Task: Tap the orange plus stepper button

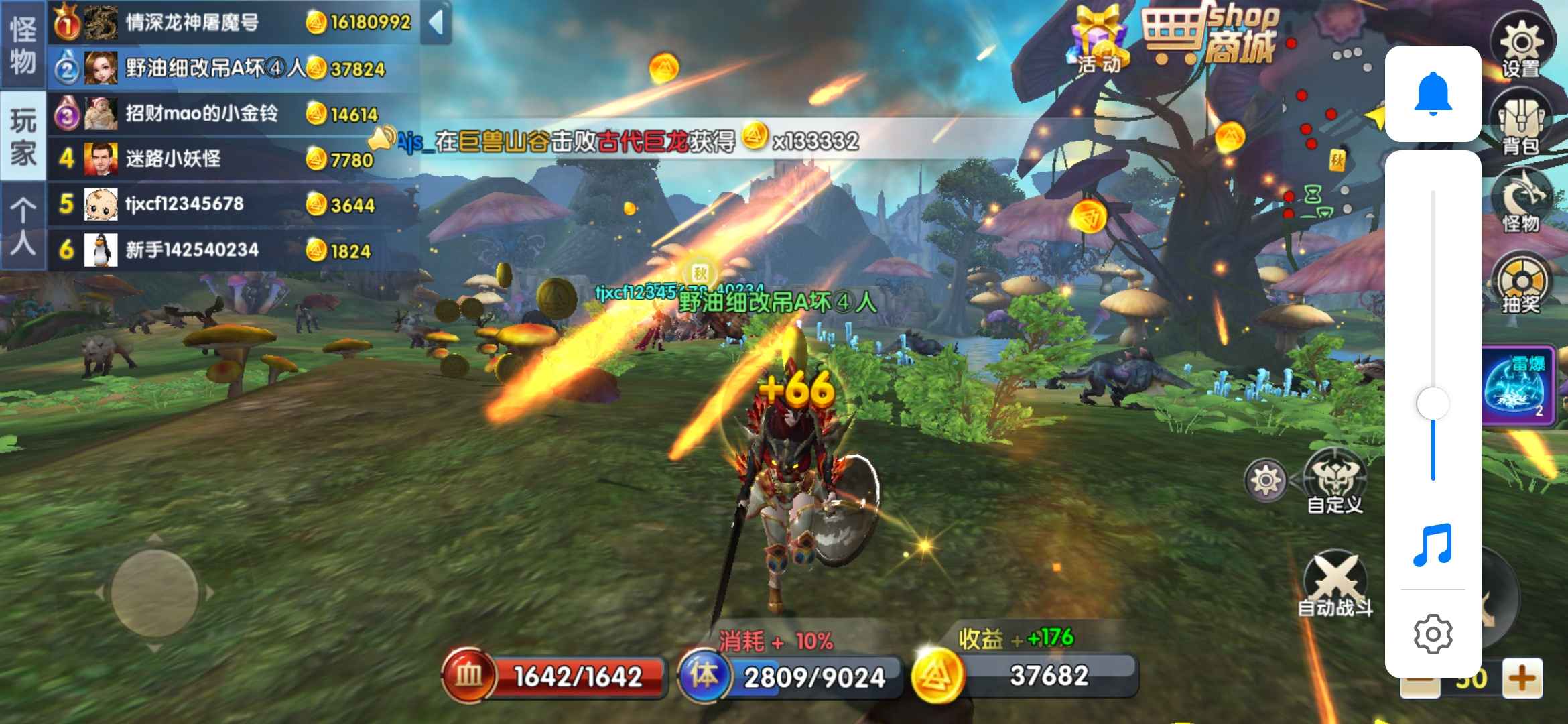Action: point(1522,678)
